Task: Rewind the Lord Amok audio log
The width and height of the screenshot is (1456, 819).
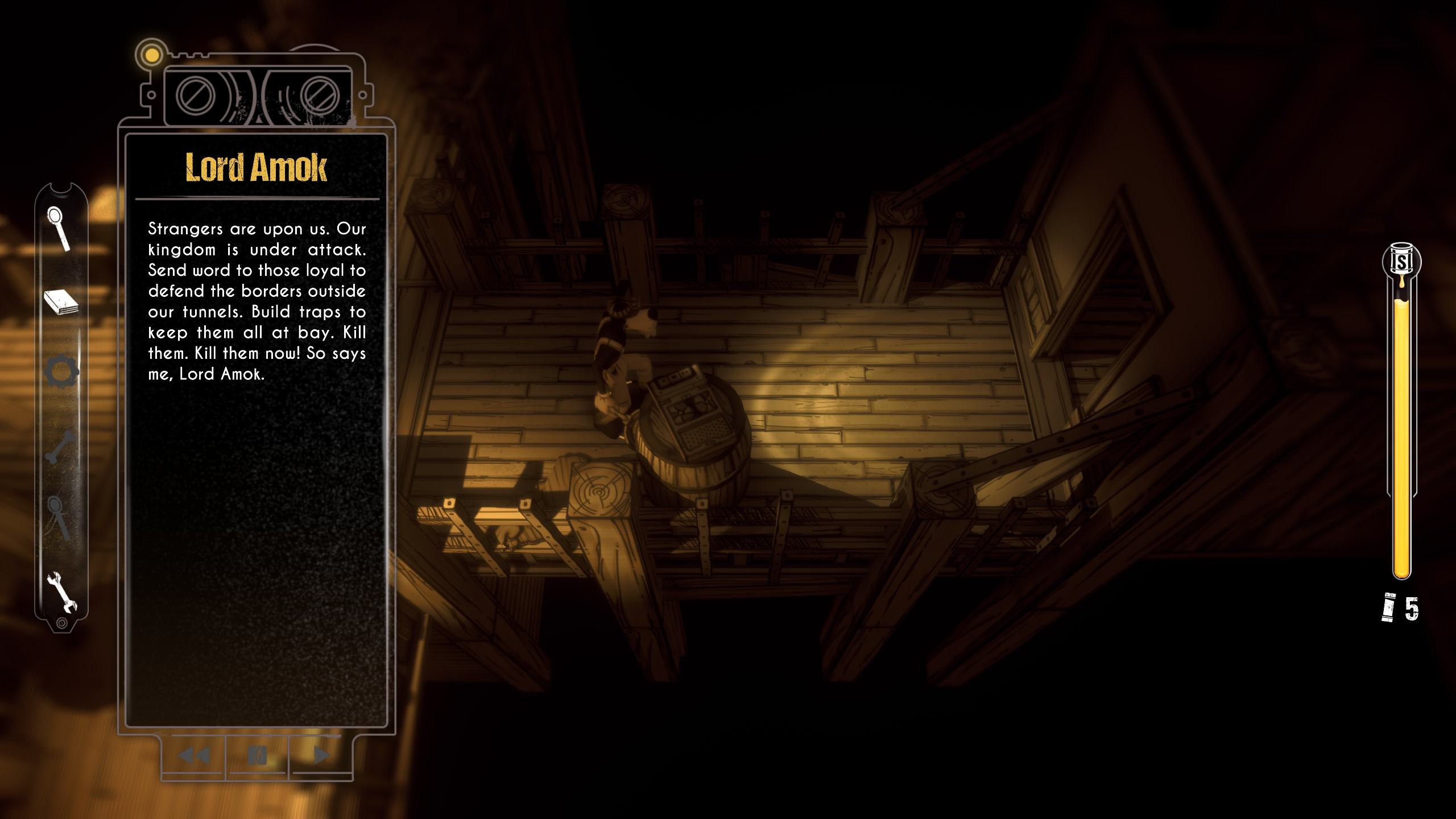Action: click(x=194, y=755)
